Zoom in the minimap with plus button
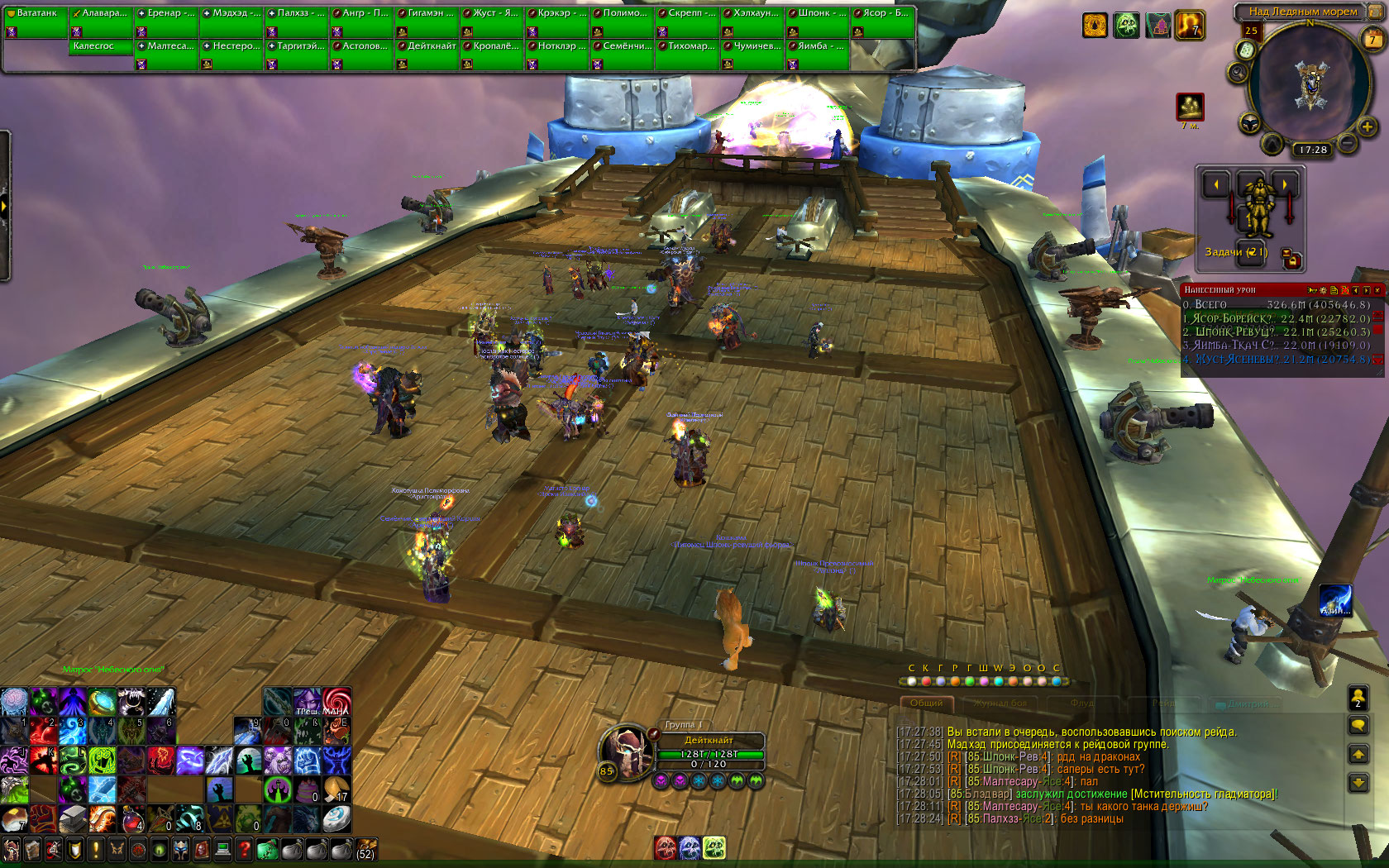The height and width of the screenshot is (868, 1389). tap(1367, 126)
